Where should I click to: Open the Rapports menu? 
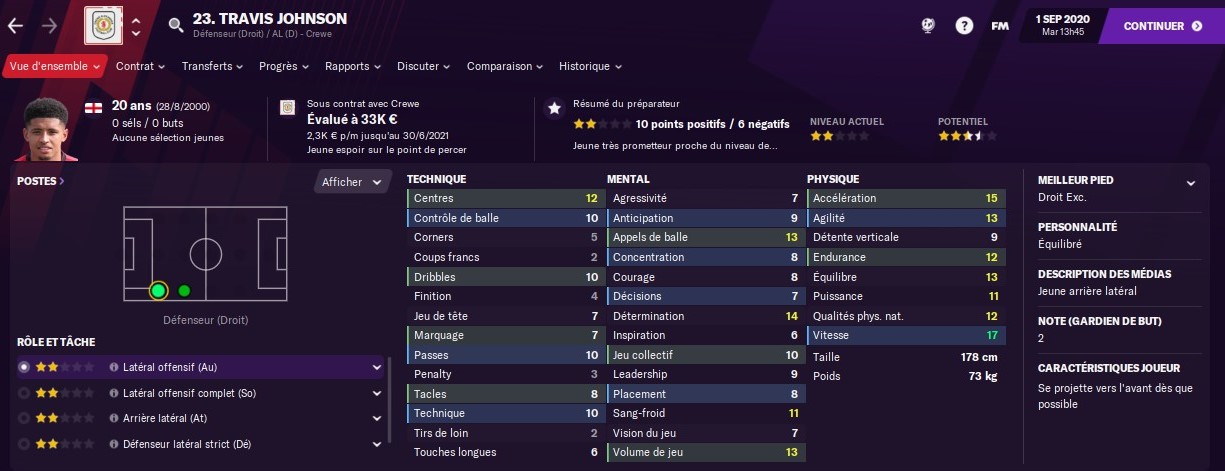click(x=353, y=66)
